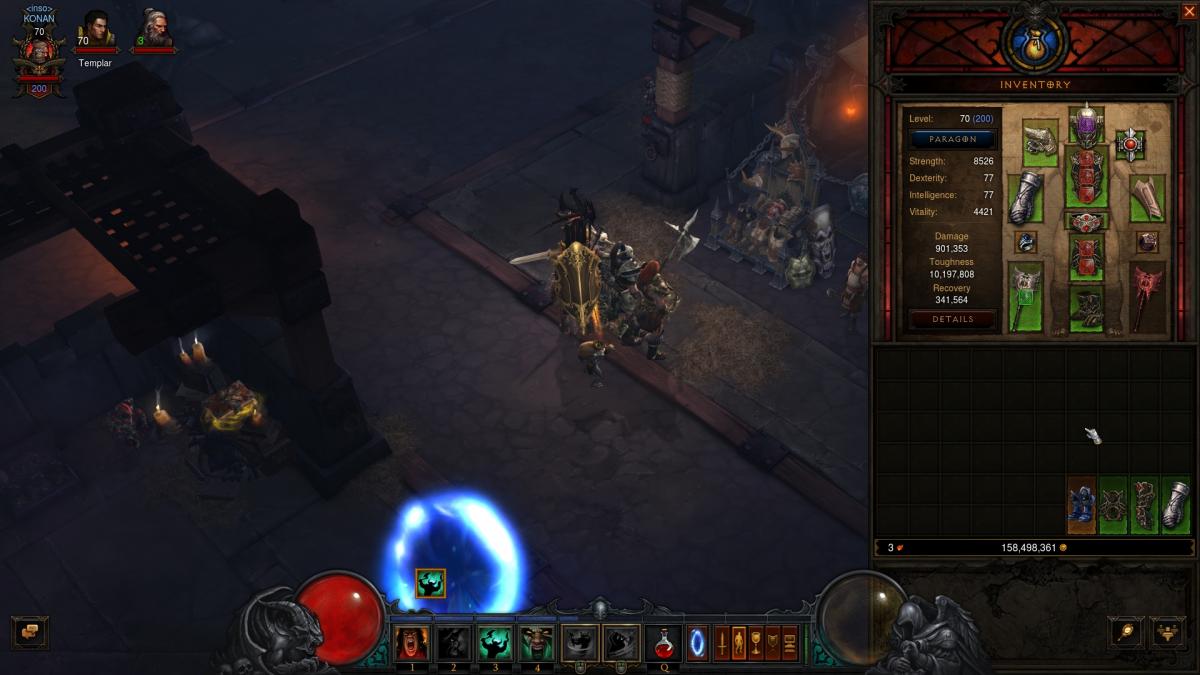Select the red off-hand weapon slot

[1147, 297]
